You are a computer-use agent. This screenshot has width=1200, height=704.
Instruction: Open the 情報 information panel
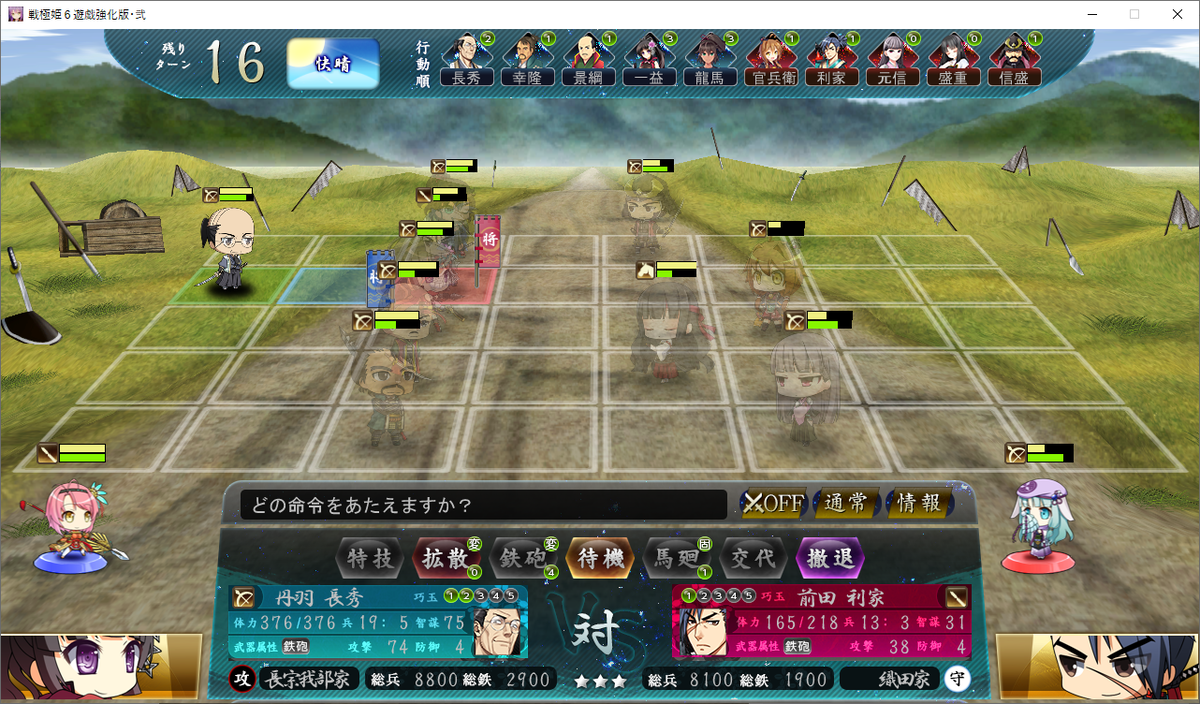pyautogui.click(x=918, y=503)
